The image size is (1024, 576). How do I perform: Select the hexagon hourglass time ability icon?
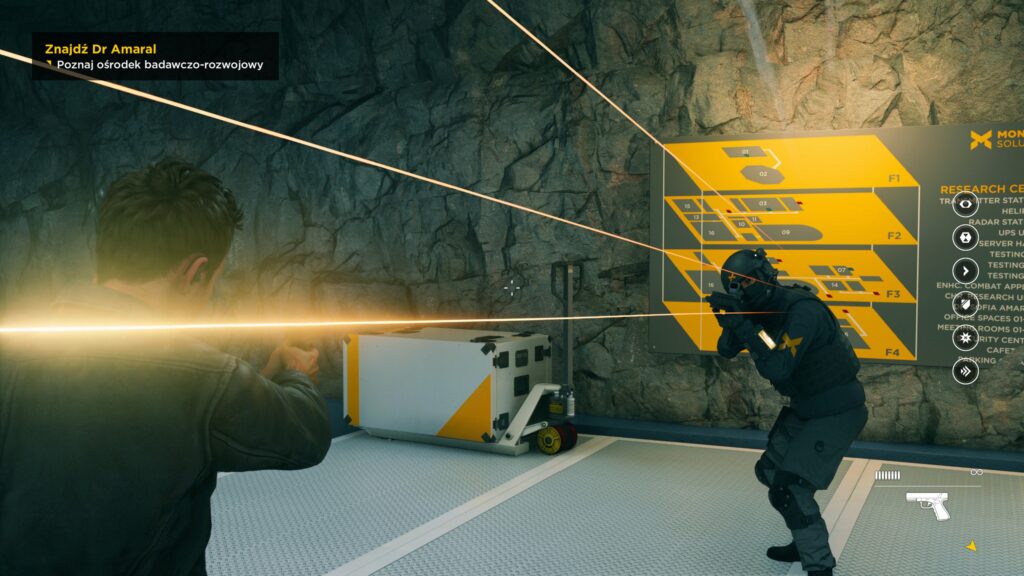965,237
